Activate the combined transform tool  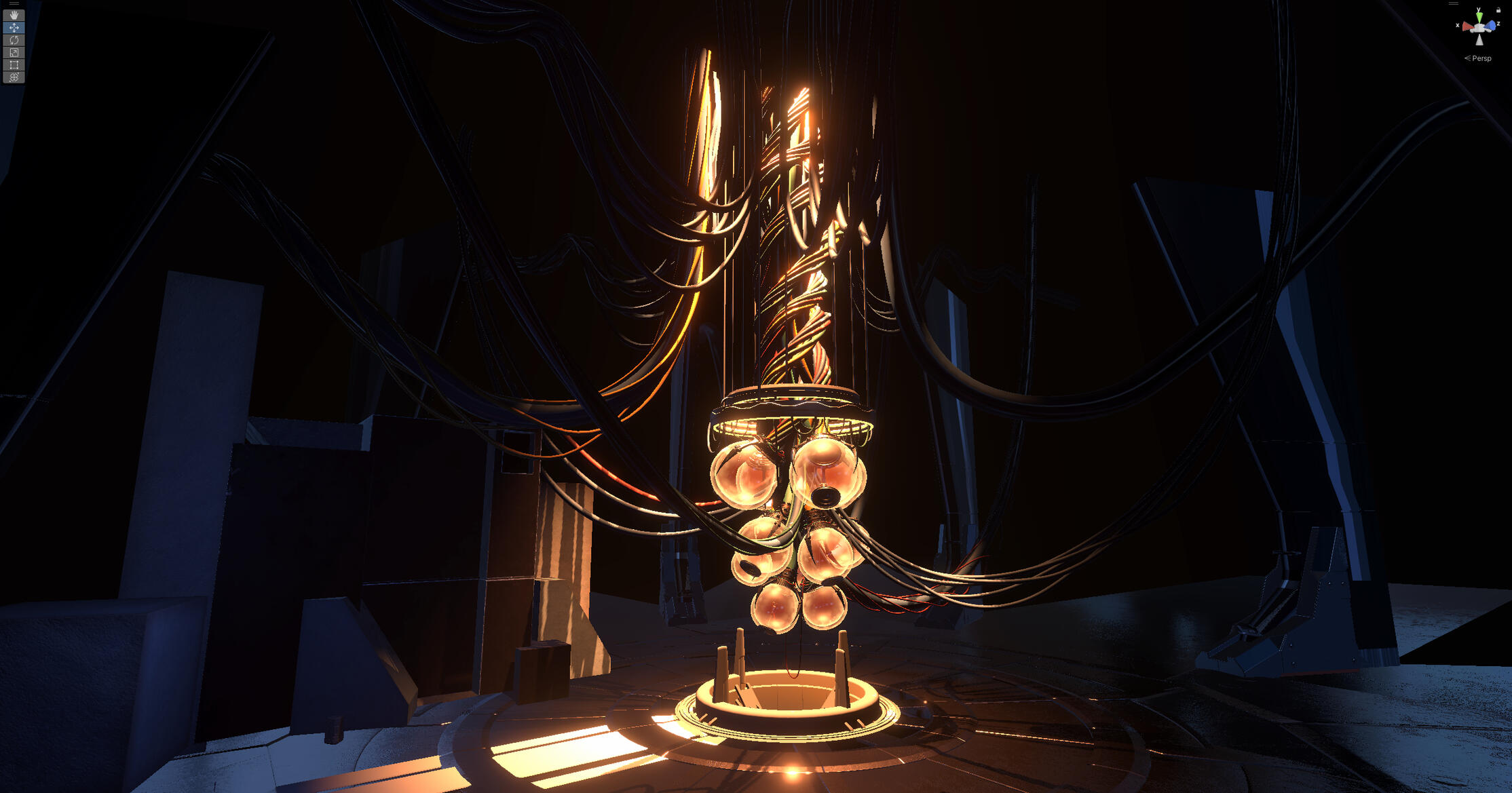pos(14,77)
